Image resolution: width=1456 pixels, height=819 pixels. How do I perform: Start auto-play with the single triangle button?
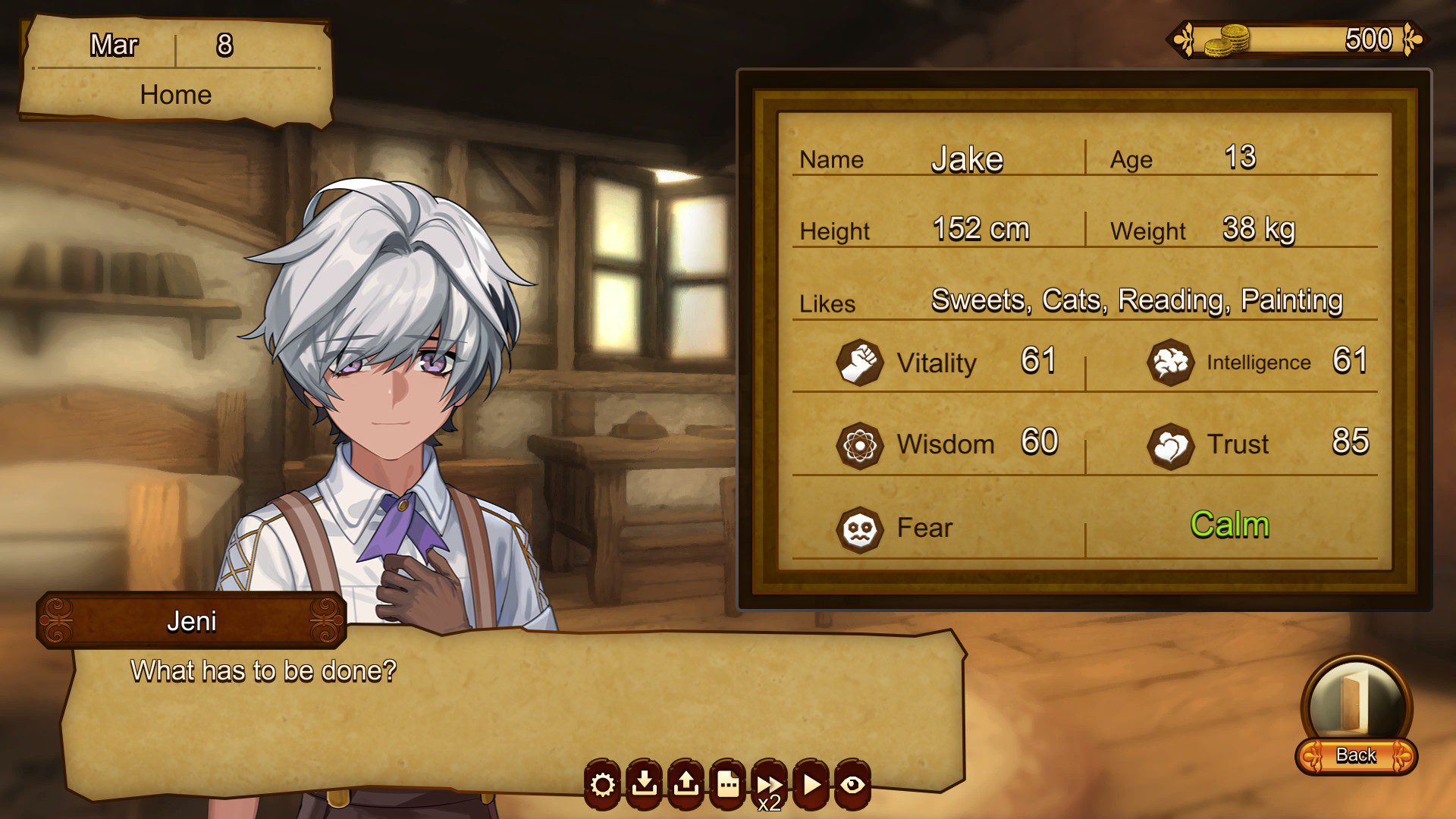[811, 784]
